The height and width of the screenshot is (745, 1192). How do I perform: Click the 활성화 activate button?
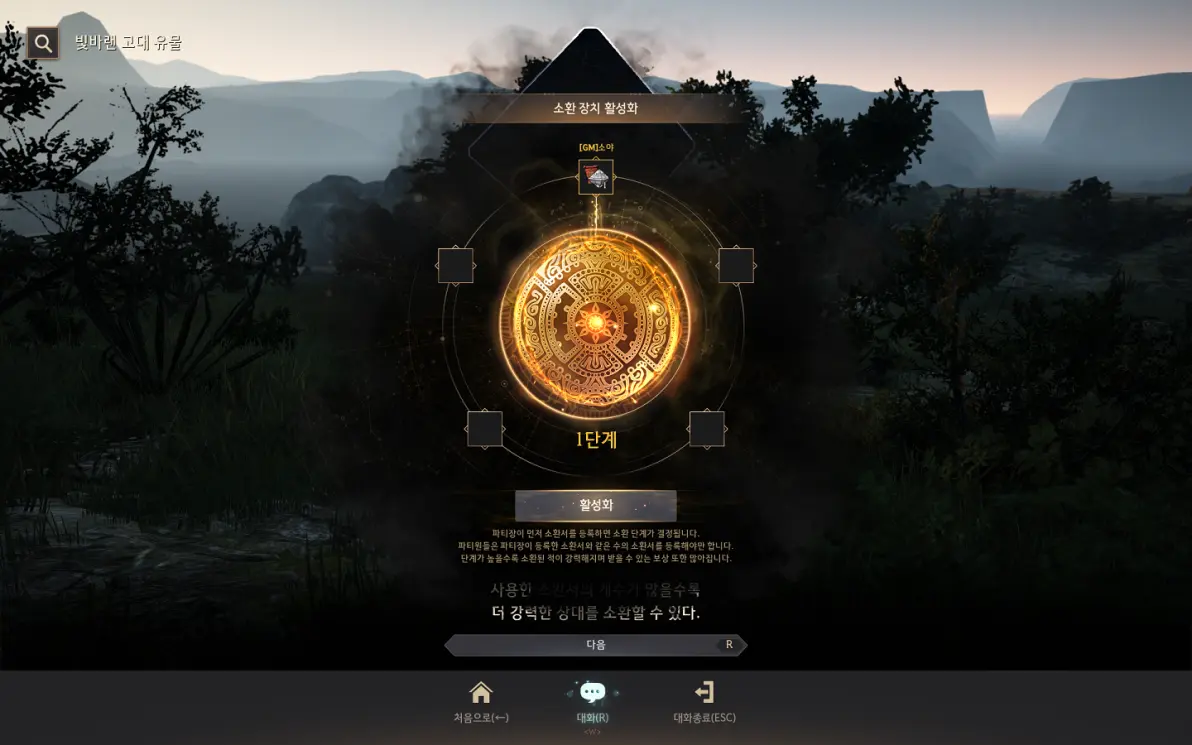click(x=595, y=505)
